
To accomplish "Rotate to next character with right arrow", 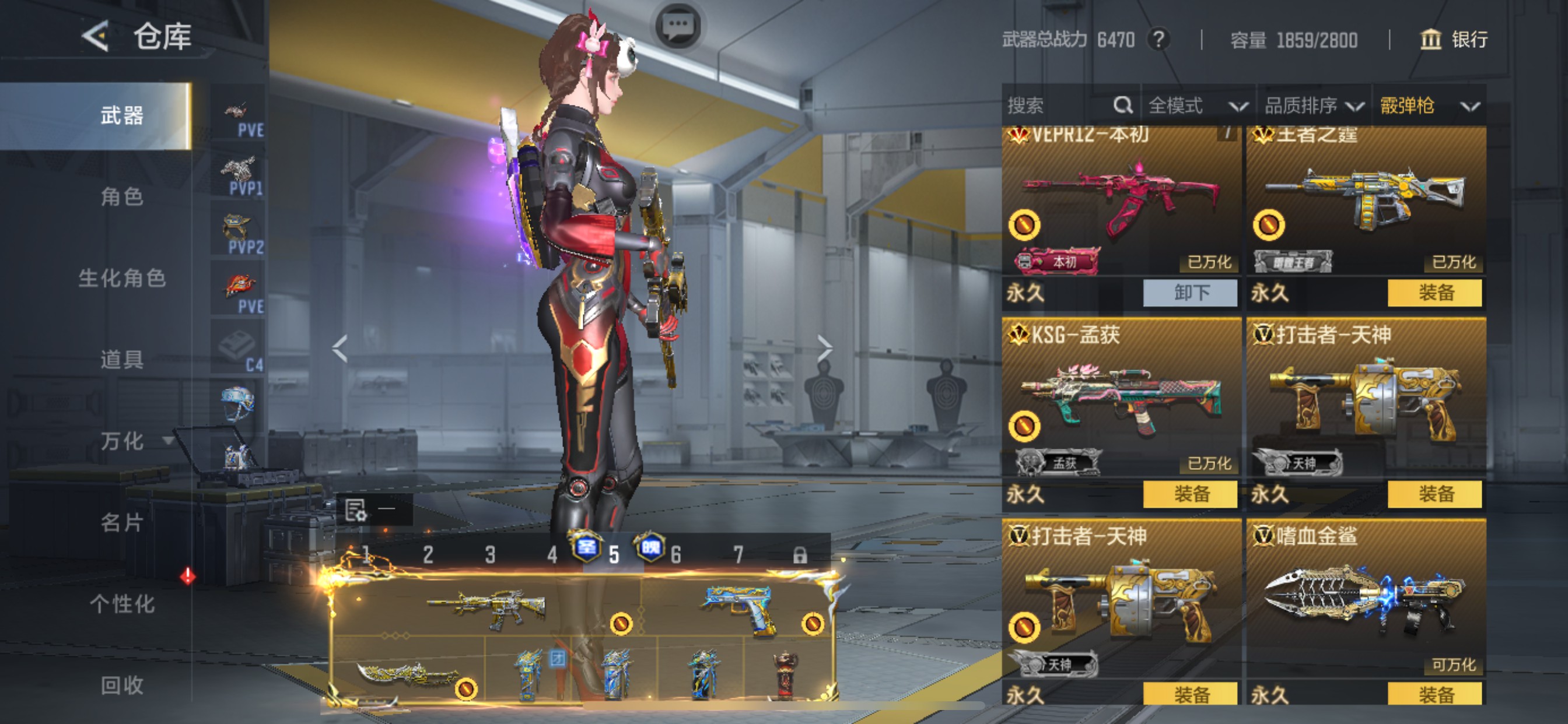I will (824, 348).
